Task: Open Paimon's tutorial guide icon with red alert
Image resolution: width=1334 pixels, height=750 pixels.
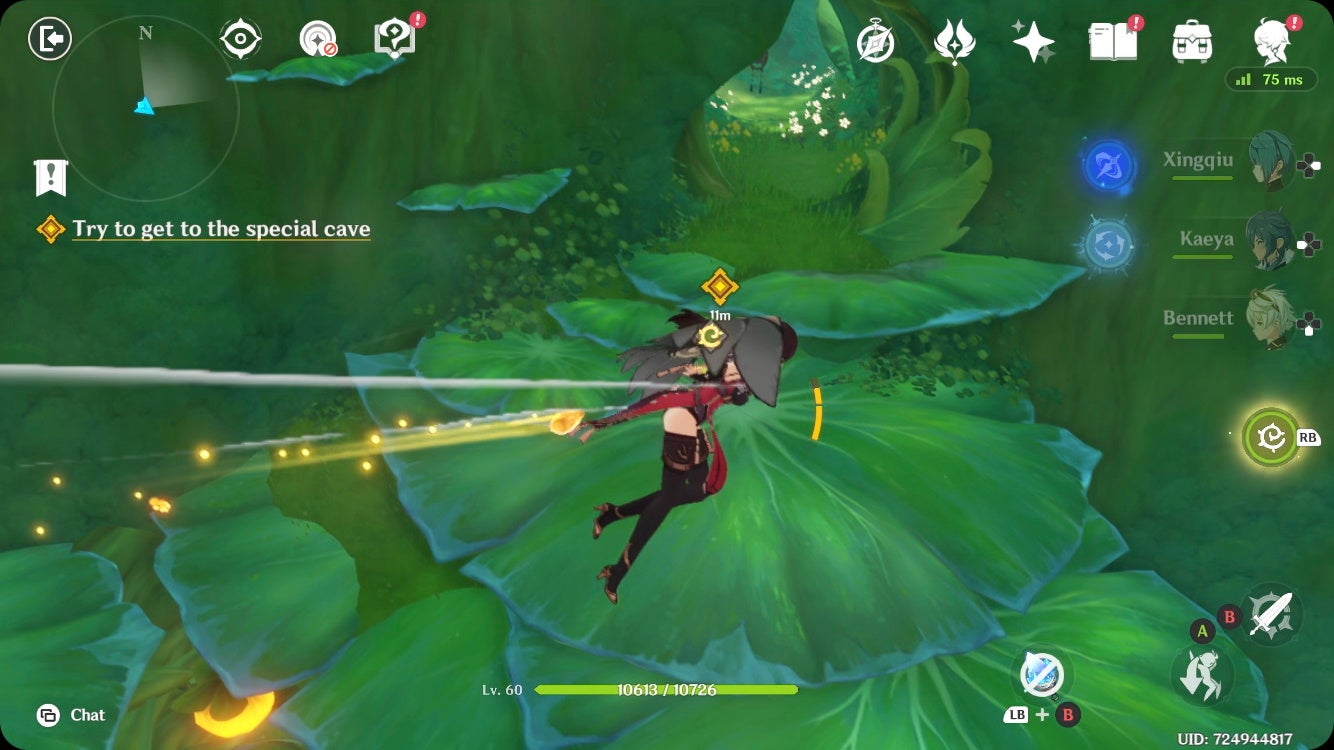Action: [393, 37]
